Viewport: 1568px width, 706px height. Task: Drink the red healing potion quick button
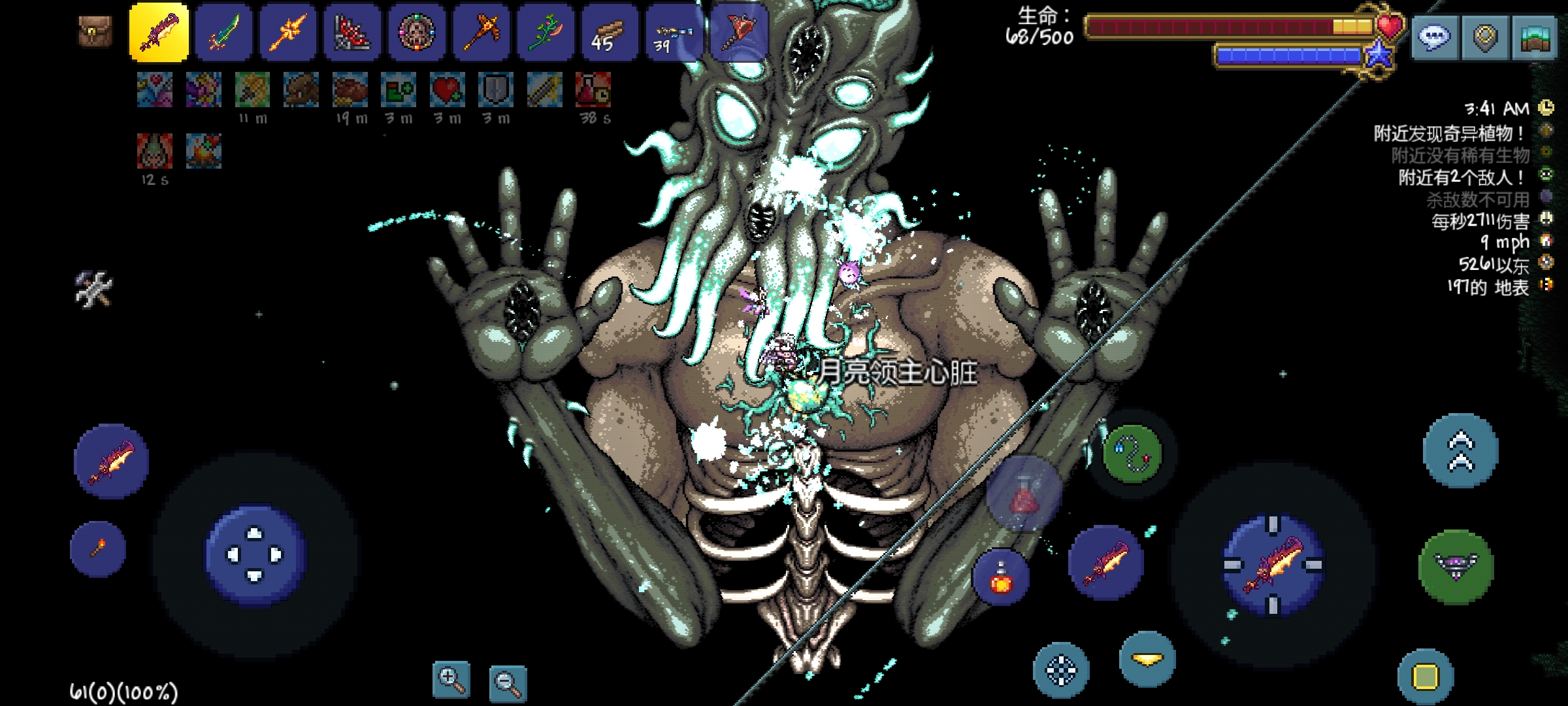(1000, 578)
